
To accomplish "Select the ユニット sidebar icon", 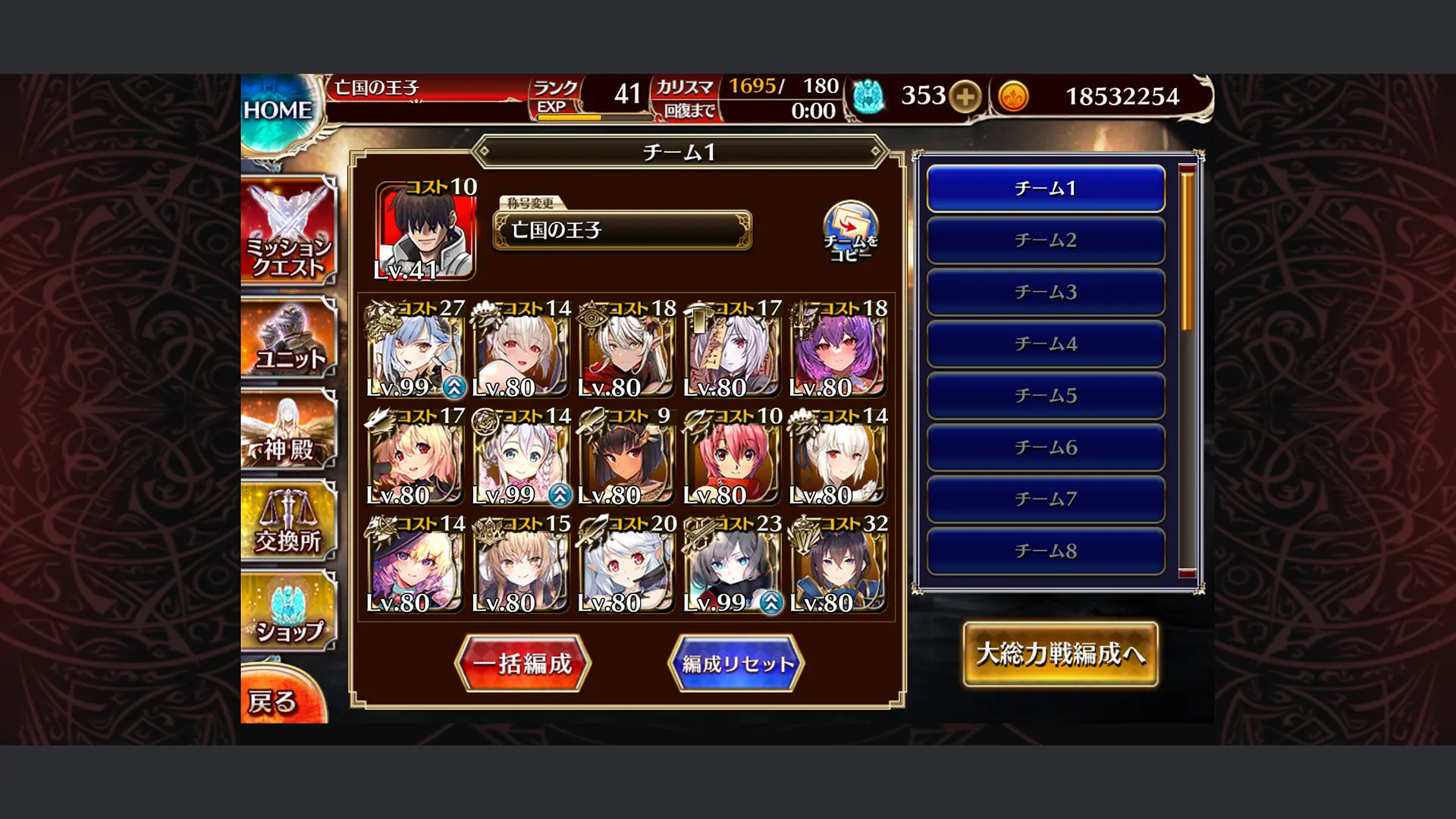I will 288,339.
